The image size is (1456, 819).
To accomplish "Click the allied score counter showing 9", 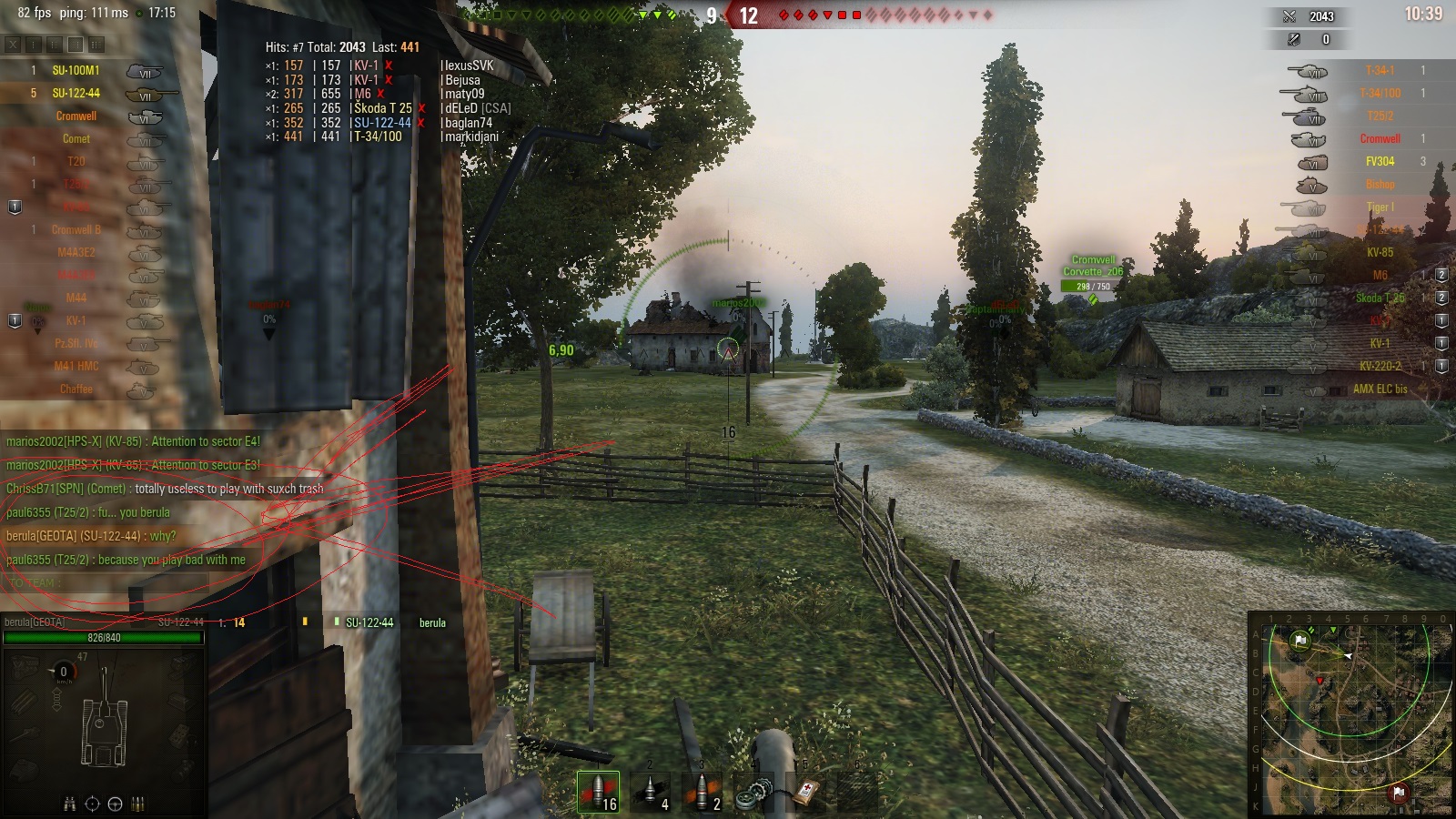I will pos(712,15).
